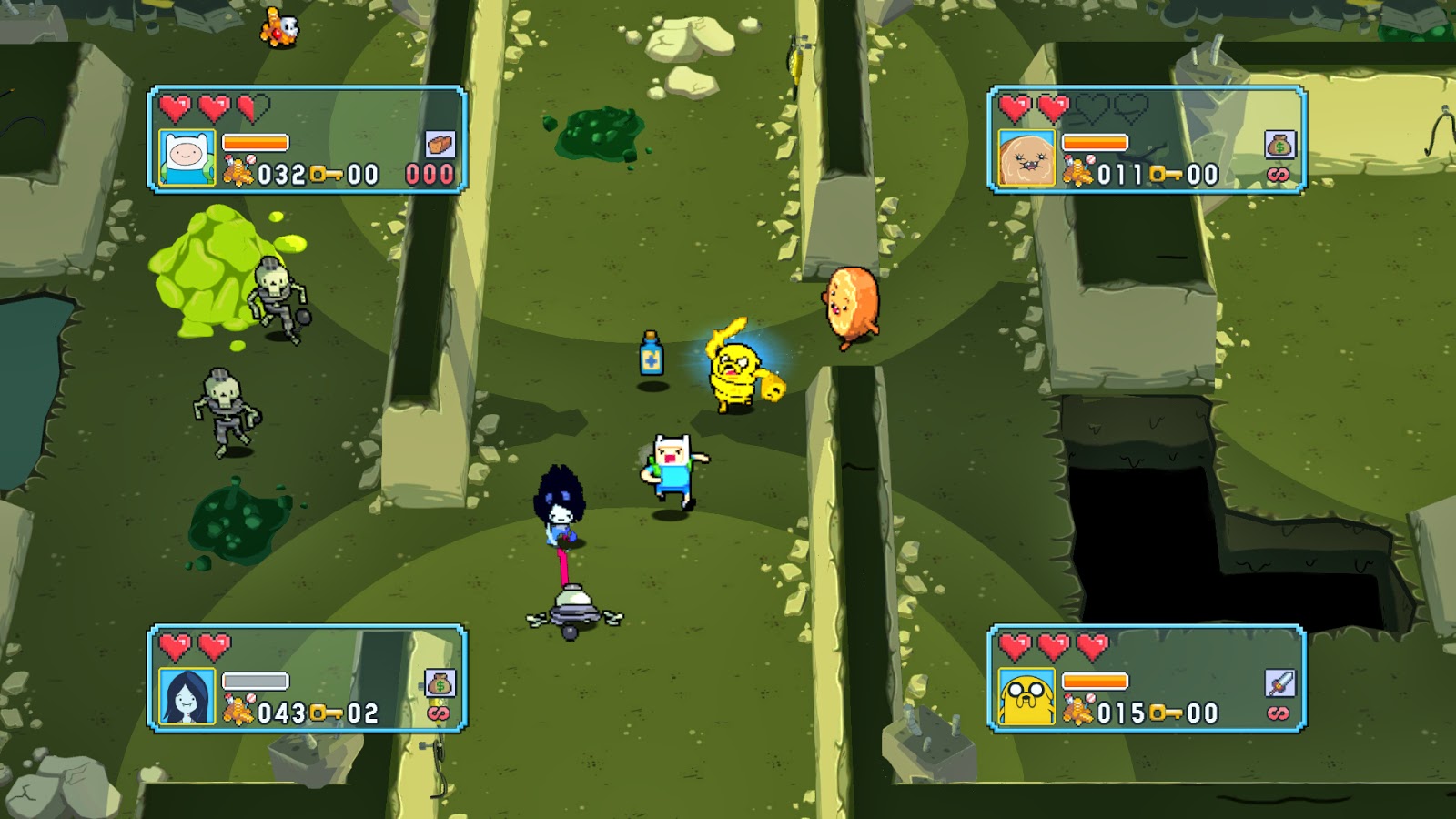This screenshot has height=819, width=1456.
Task: Click the money bag icon beside Marceline's stats
Action: pyautogui.click(x=440, y=682)
